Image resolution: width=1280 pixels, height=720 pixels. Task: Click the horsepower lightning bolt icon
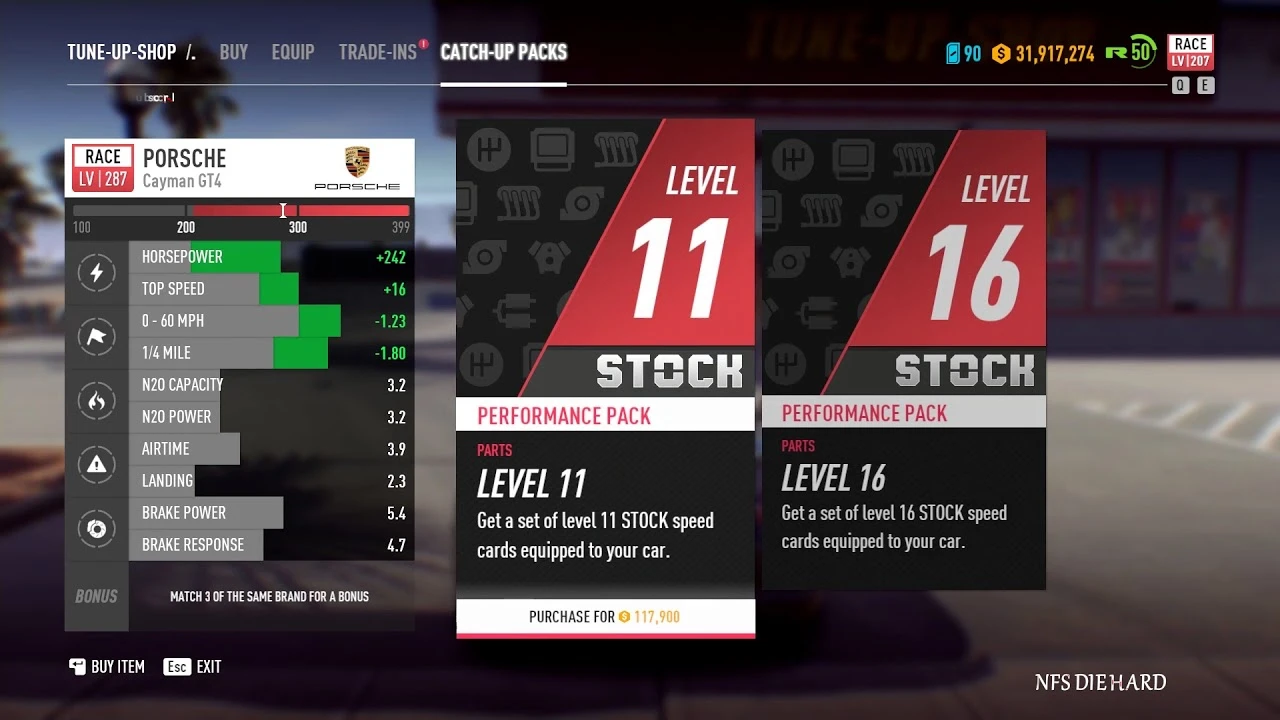pos(97,272)
